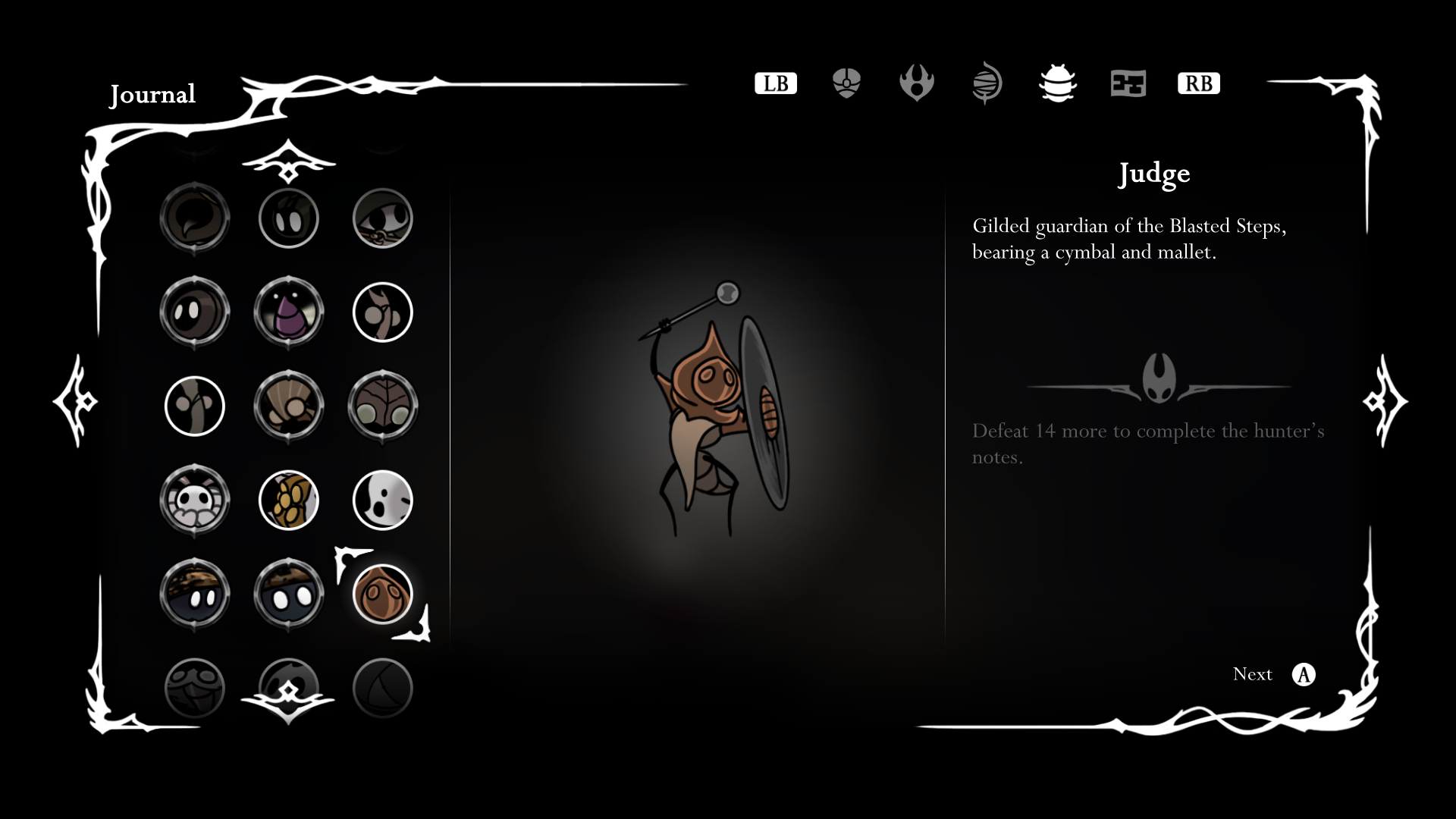
Task: Choose the golden egg cluster entry
Action: [x=288, y=500]
